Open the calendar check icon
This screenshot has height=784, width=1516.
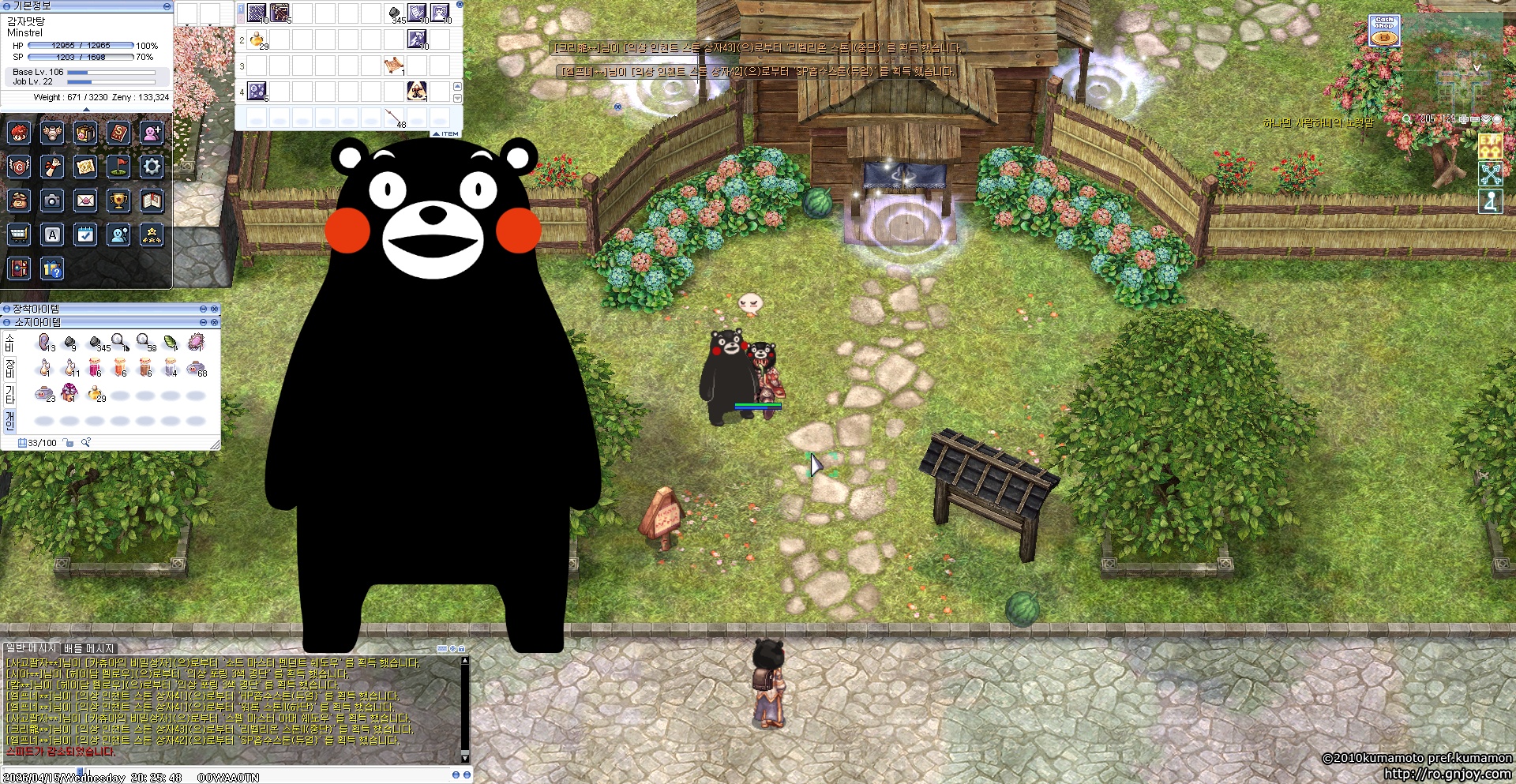[x=85, y=234]
